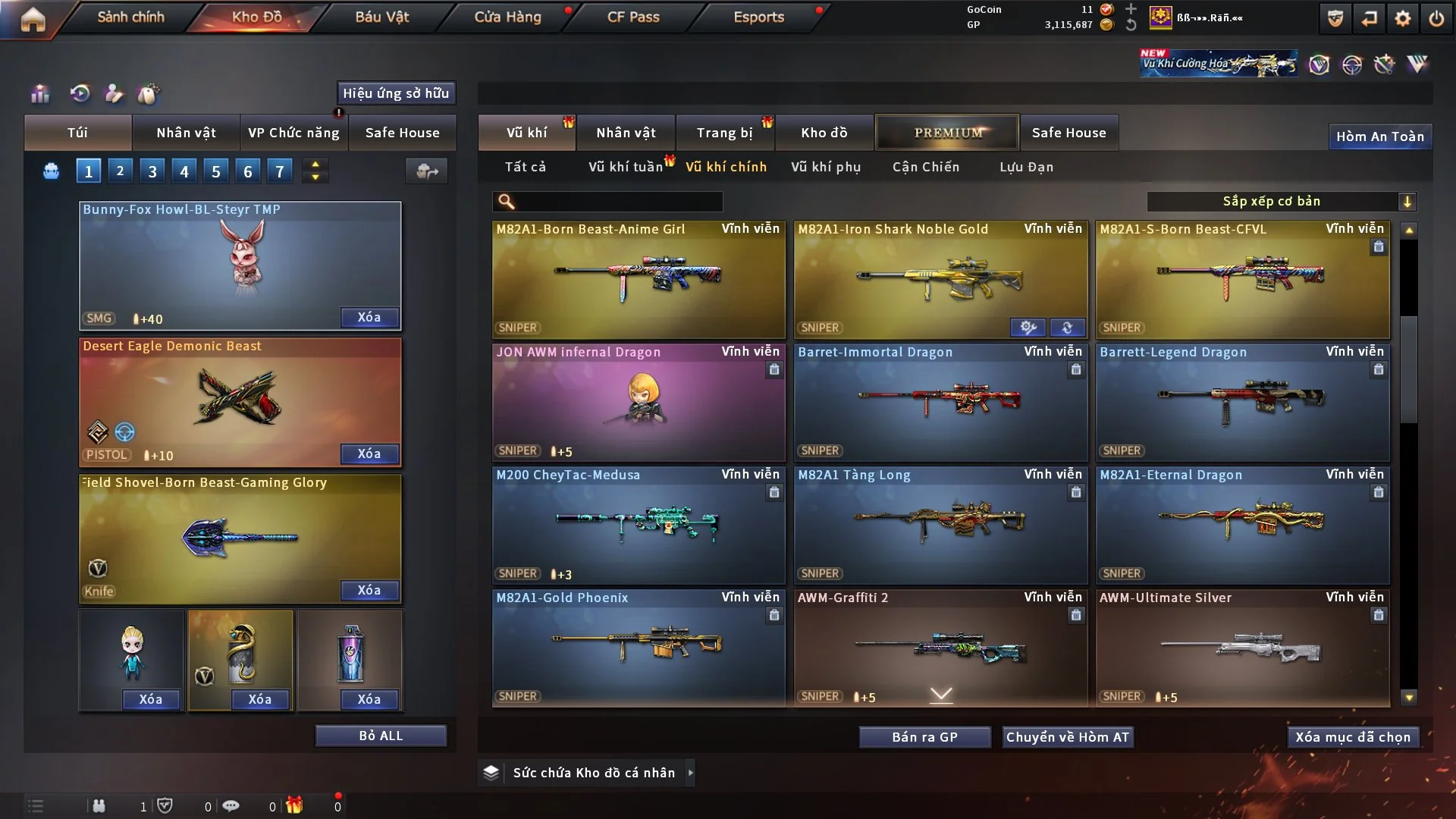Open the PREMIUM inventory tab
This screenshot has height=819, width=1456.
[948, 133]
